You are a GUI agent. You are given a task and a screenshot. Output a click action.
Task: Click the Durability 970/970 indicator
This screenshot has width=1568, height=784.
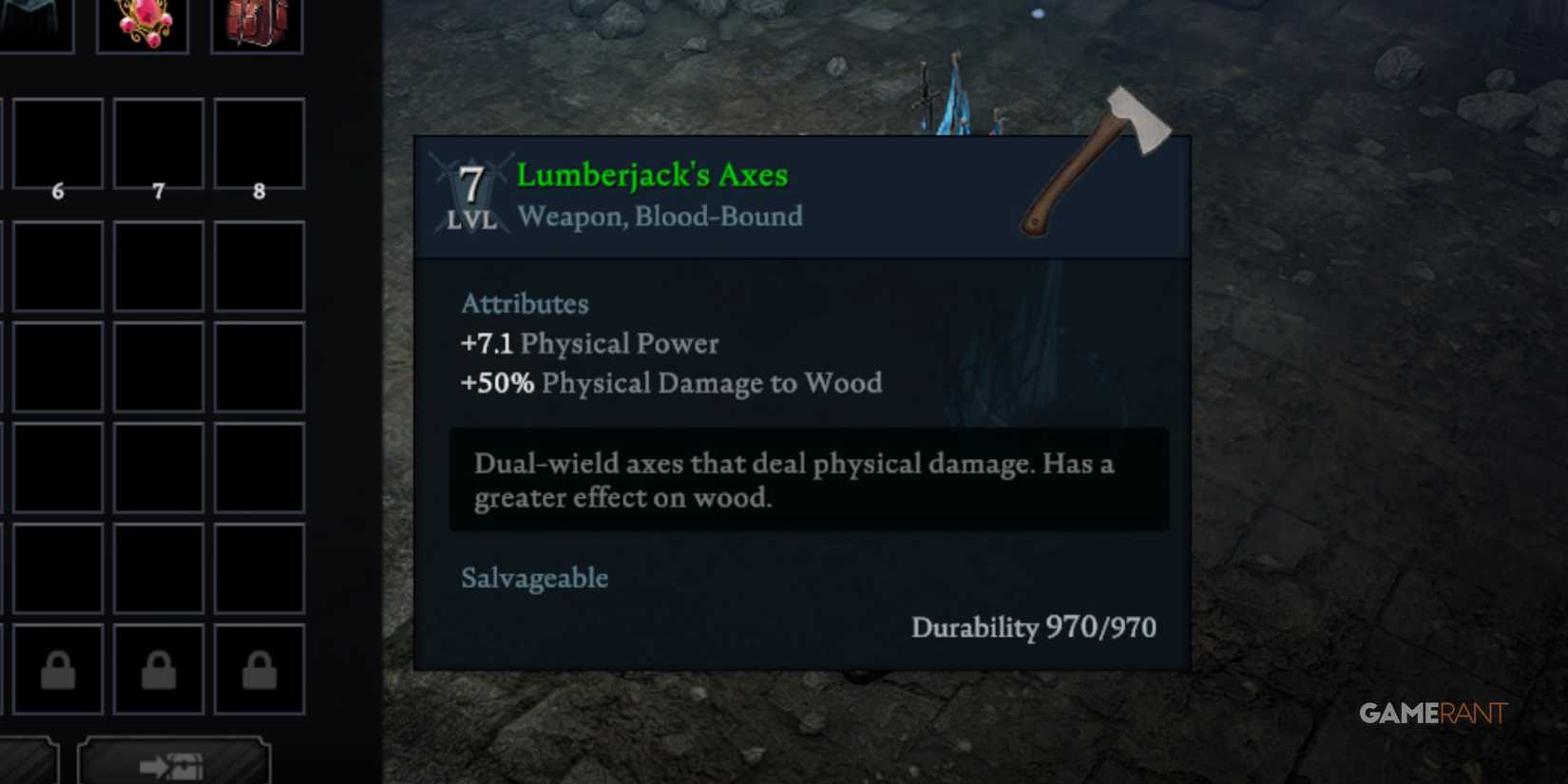coord(1034,627)
